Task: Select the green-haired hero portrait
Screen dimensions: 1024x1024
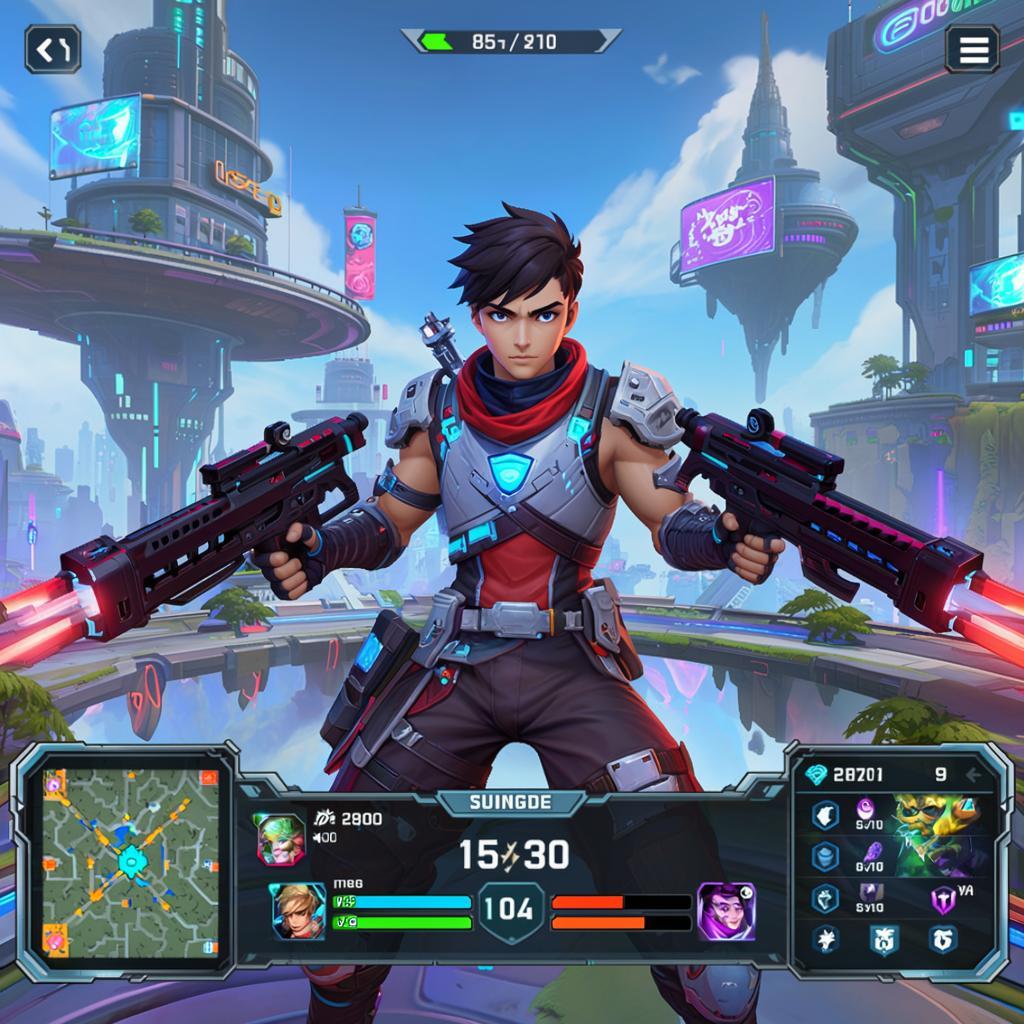Action: pos(281,838)
